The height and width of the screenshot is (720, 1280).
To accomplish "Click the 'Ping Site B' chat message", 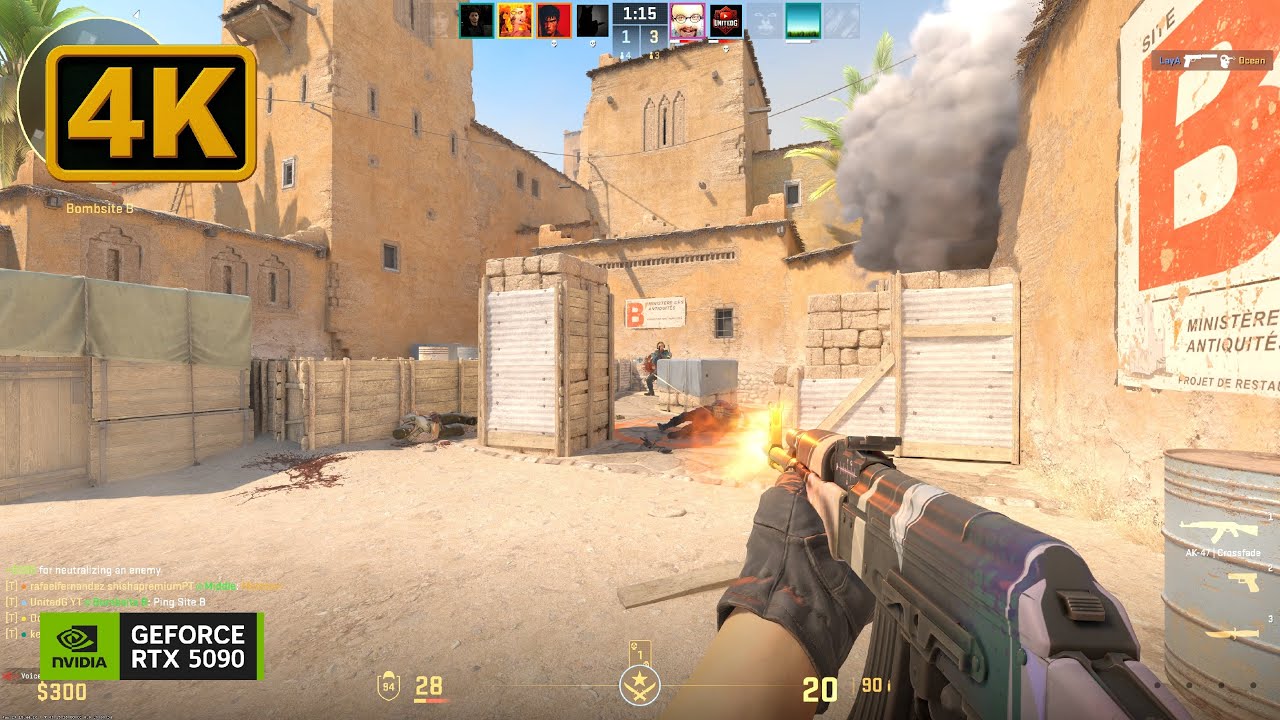I will click(180, 602).
